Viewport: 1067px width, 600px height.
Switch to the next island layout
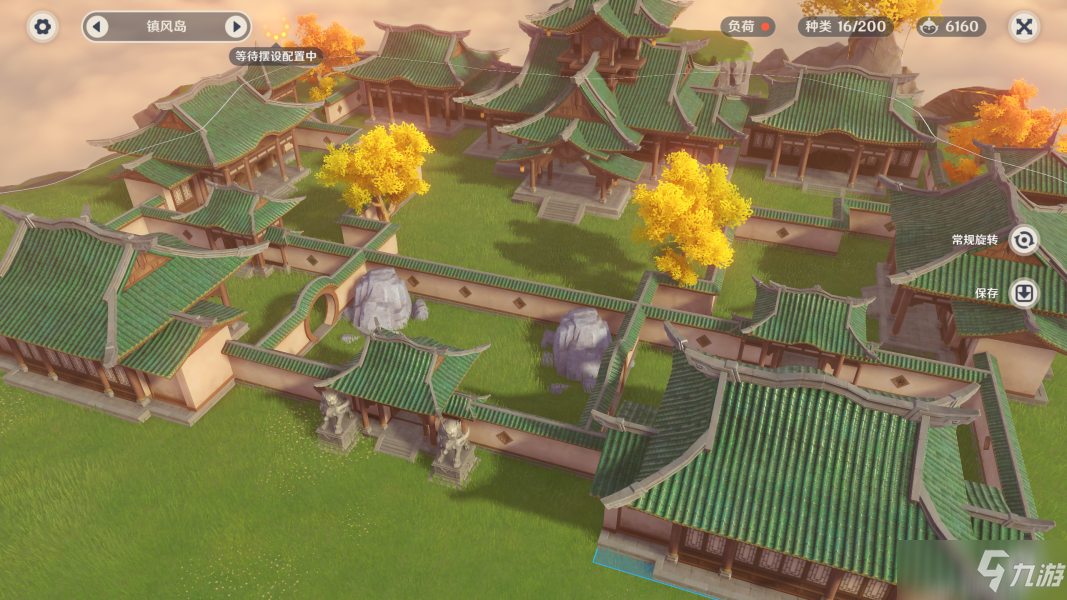(236, 27)
